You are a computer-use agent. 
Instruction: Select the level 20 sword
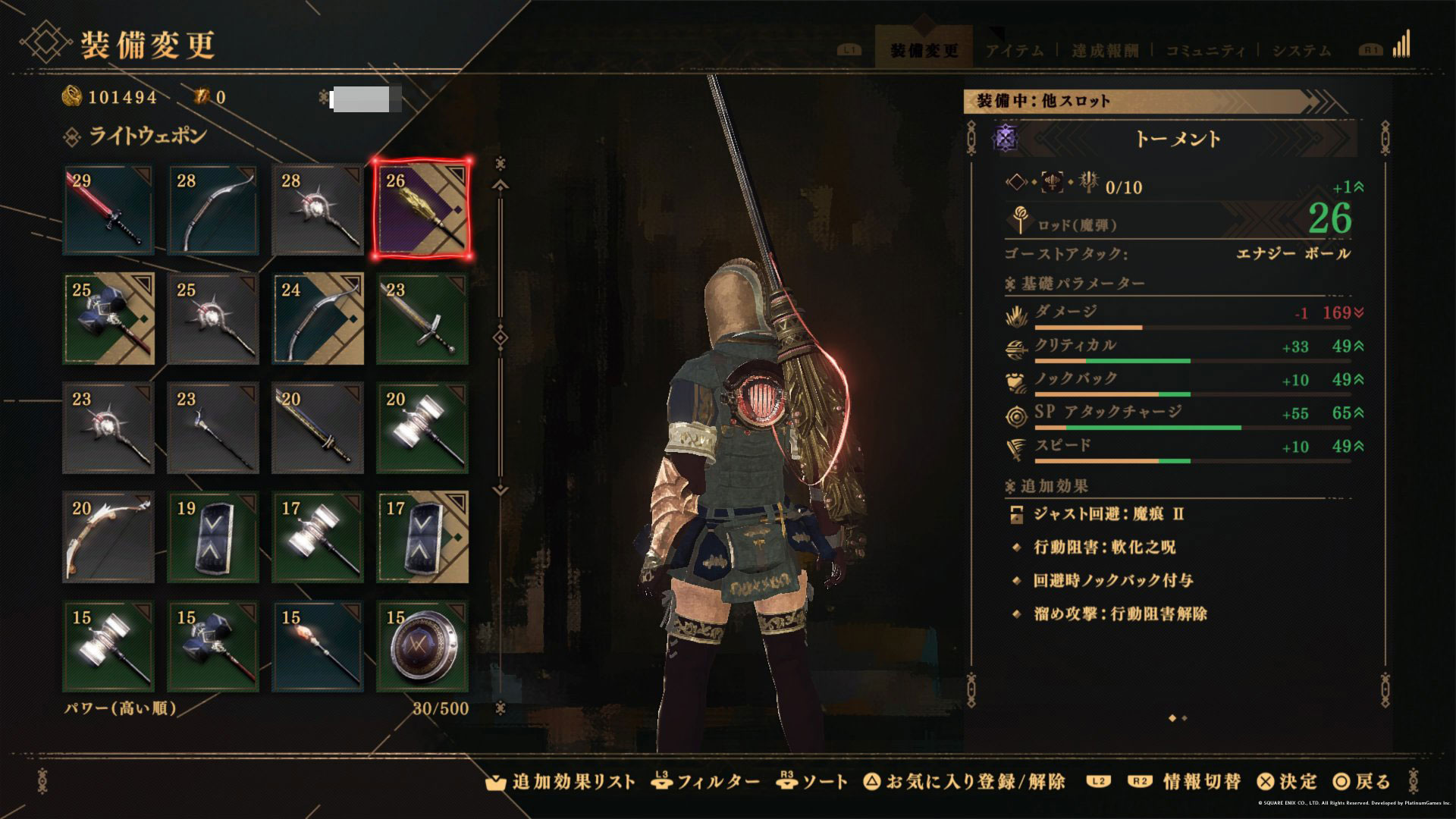tap(318, 428)
